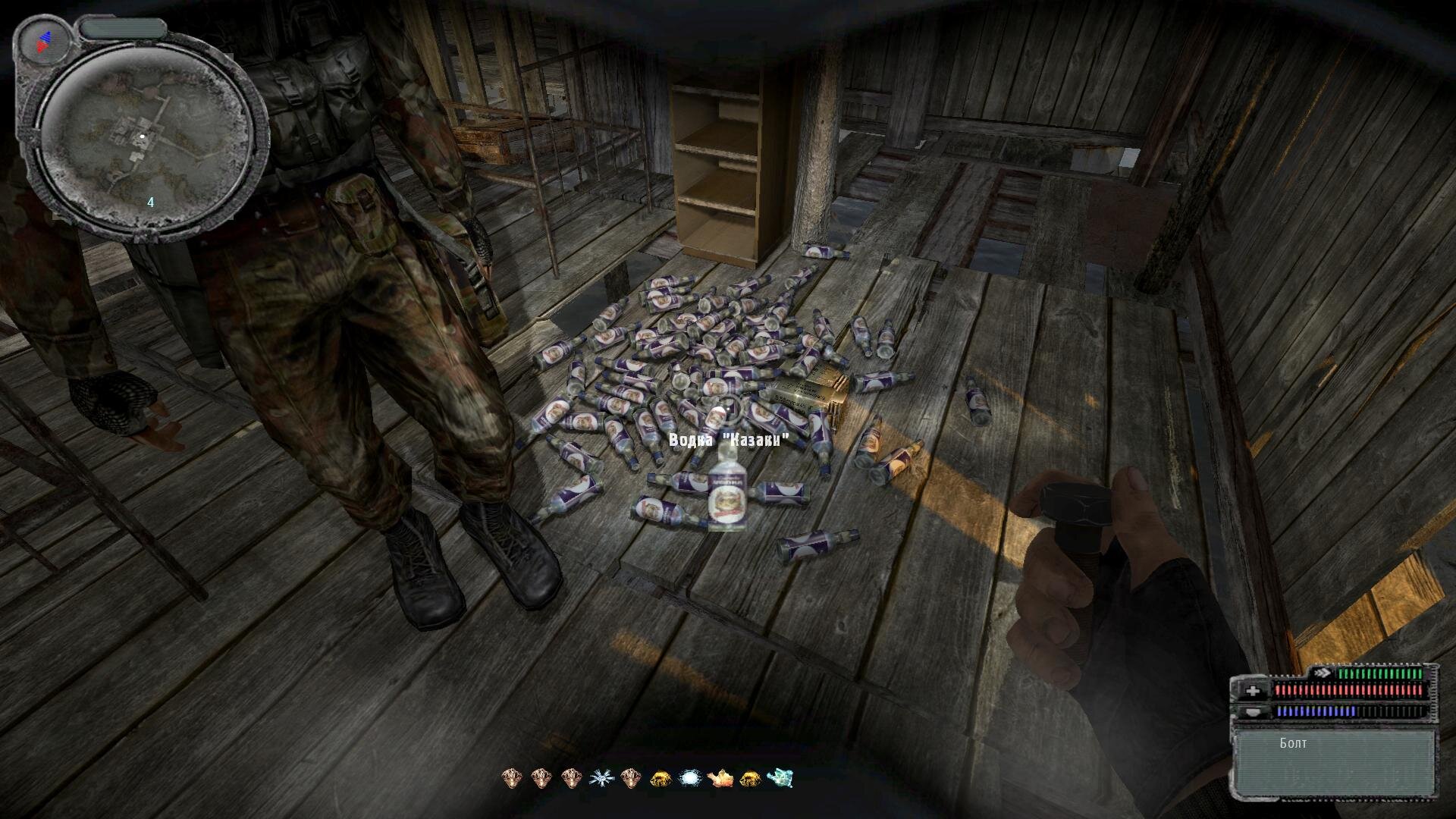Select the orange lumpy artifact icon
Viewport: 1456px width, 819px height.
(720, 777)
